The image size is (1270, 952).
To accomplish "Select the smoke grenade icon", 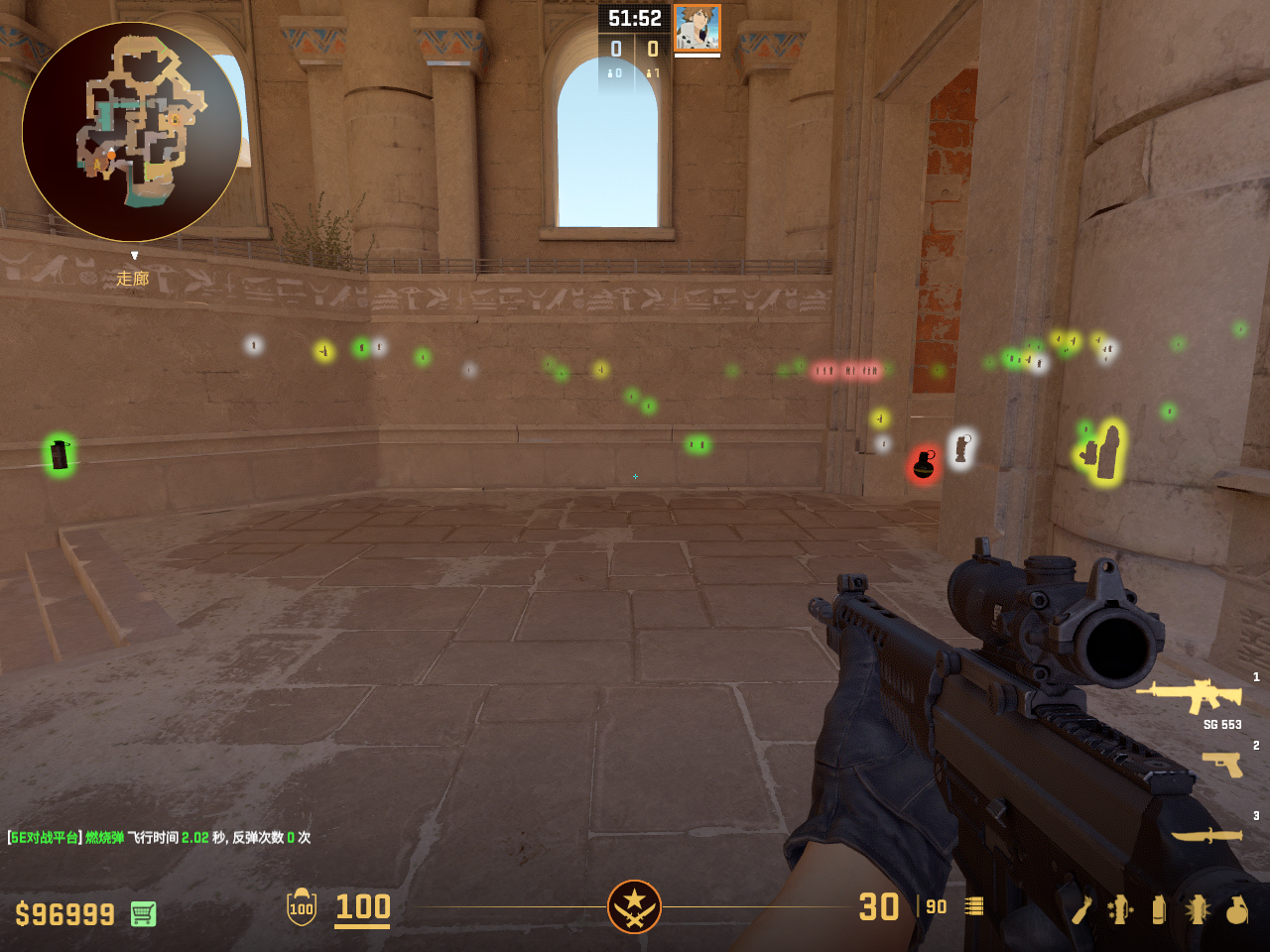I will (1159, 909).
